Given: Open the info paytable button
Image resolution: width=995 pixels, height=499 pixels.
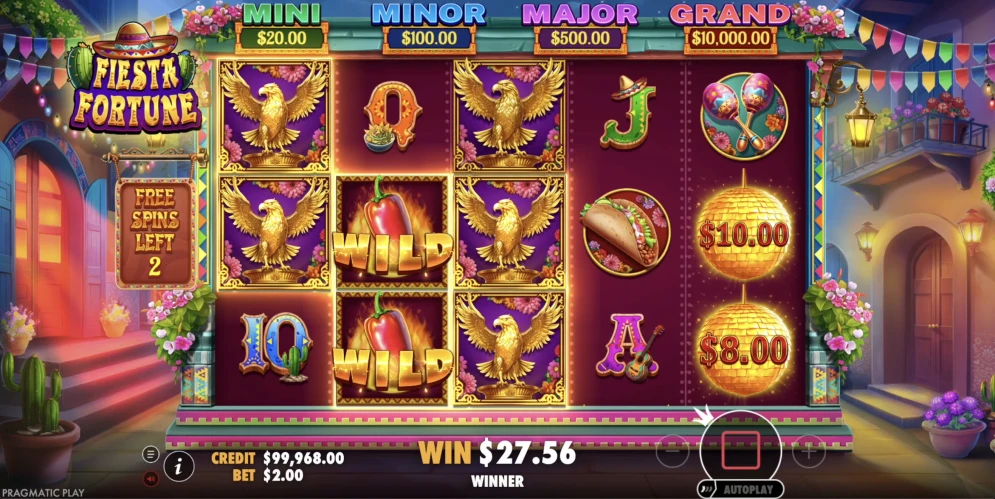Looking at the screenshot, I should pos(180,465).
